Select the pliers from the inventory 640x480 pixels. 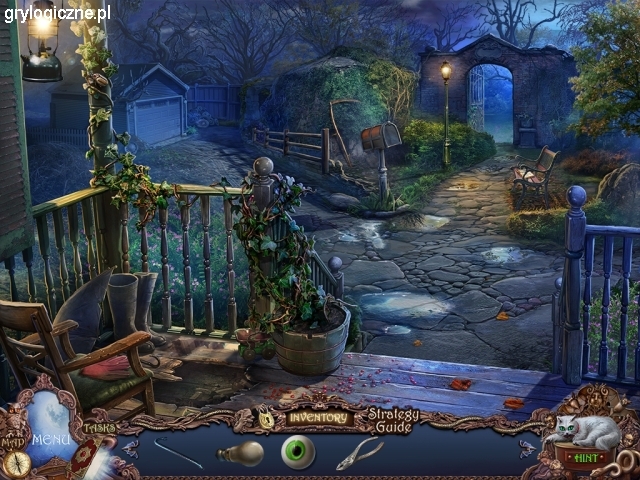pos(359,453)
